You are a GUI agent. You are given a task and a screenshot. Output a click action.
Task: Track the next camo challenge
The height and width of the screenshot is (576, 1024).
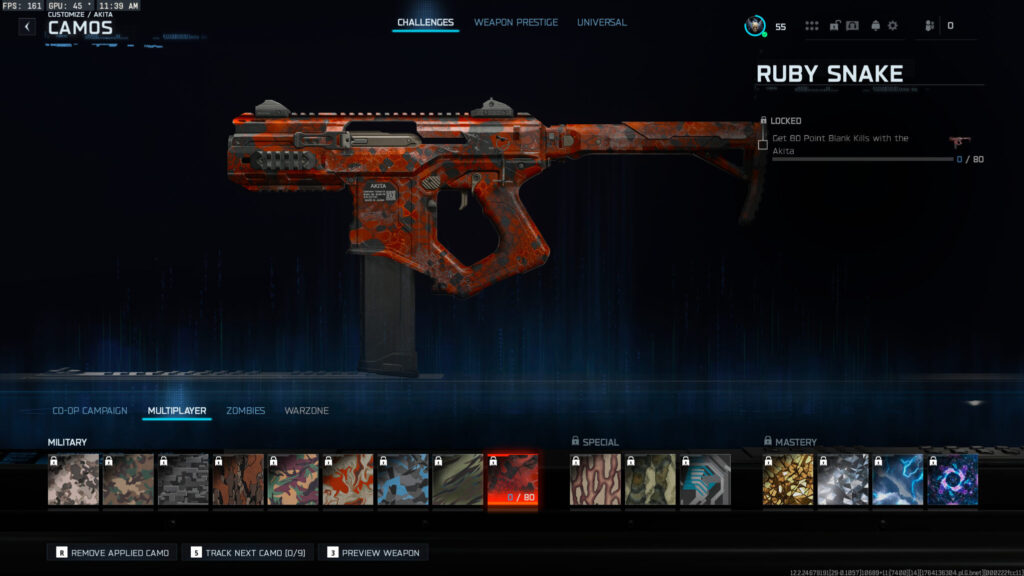[x=248, y=552]
